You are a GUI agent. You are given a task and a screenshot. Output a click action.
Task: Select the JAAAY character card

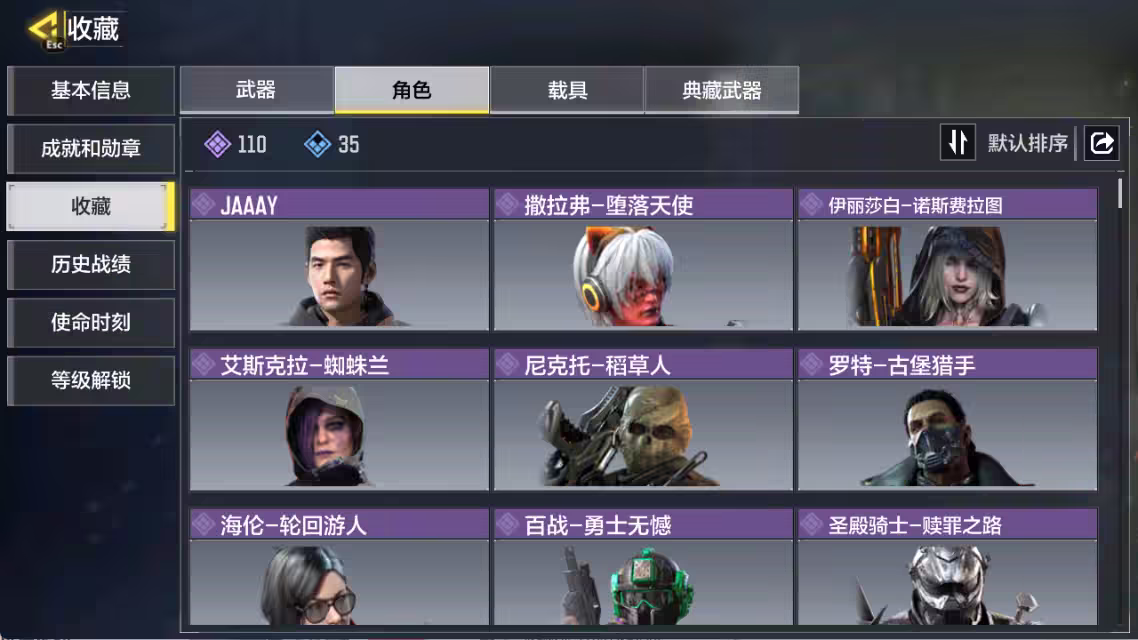pyautogui.click(x=339, y=260)
